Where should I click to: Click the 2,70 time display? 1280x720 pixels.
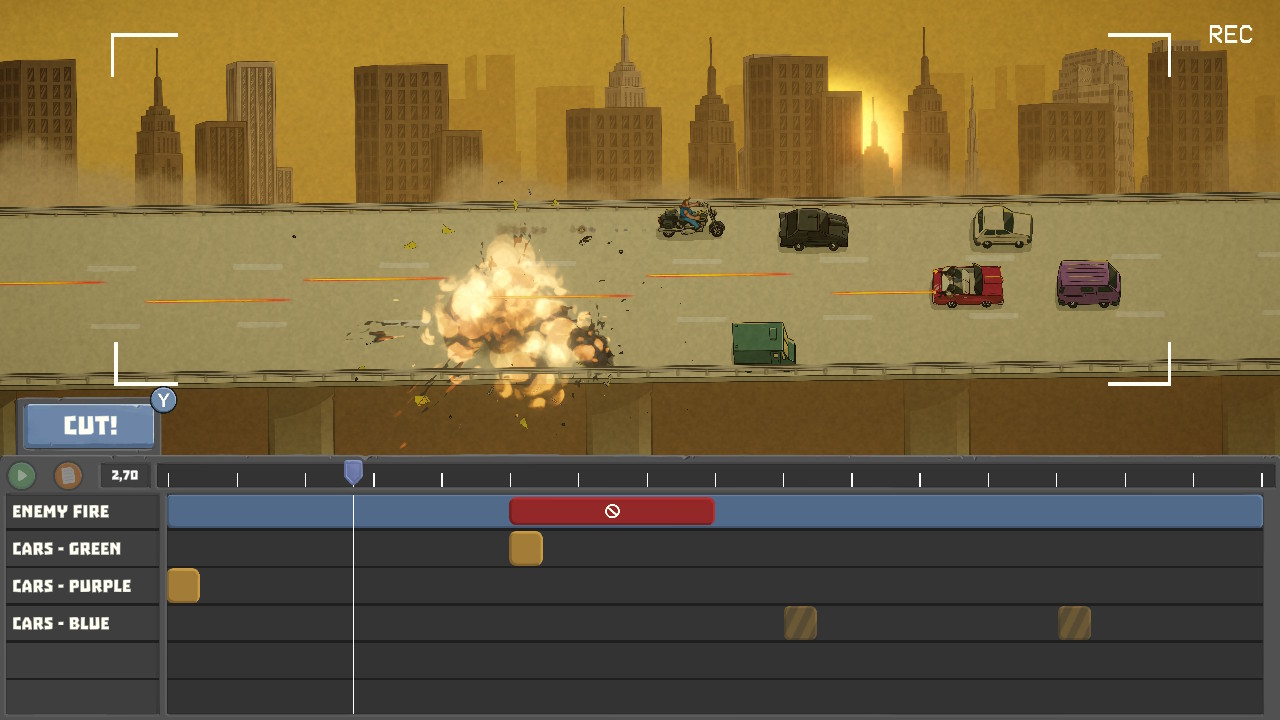(124, 474)
